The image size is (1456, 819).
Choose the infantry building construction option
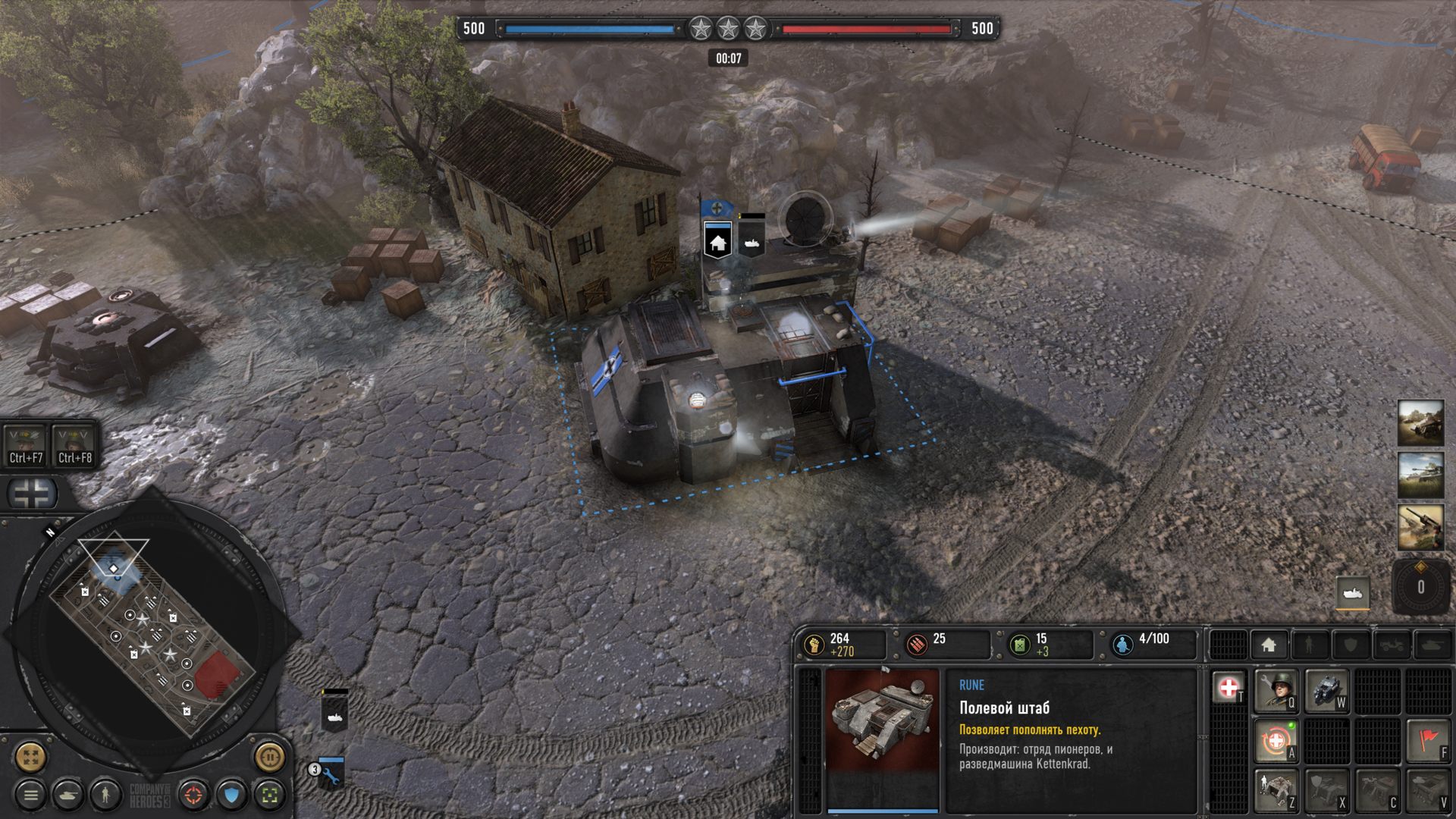coord(1276,790)
